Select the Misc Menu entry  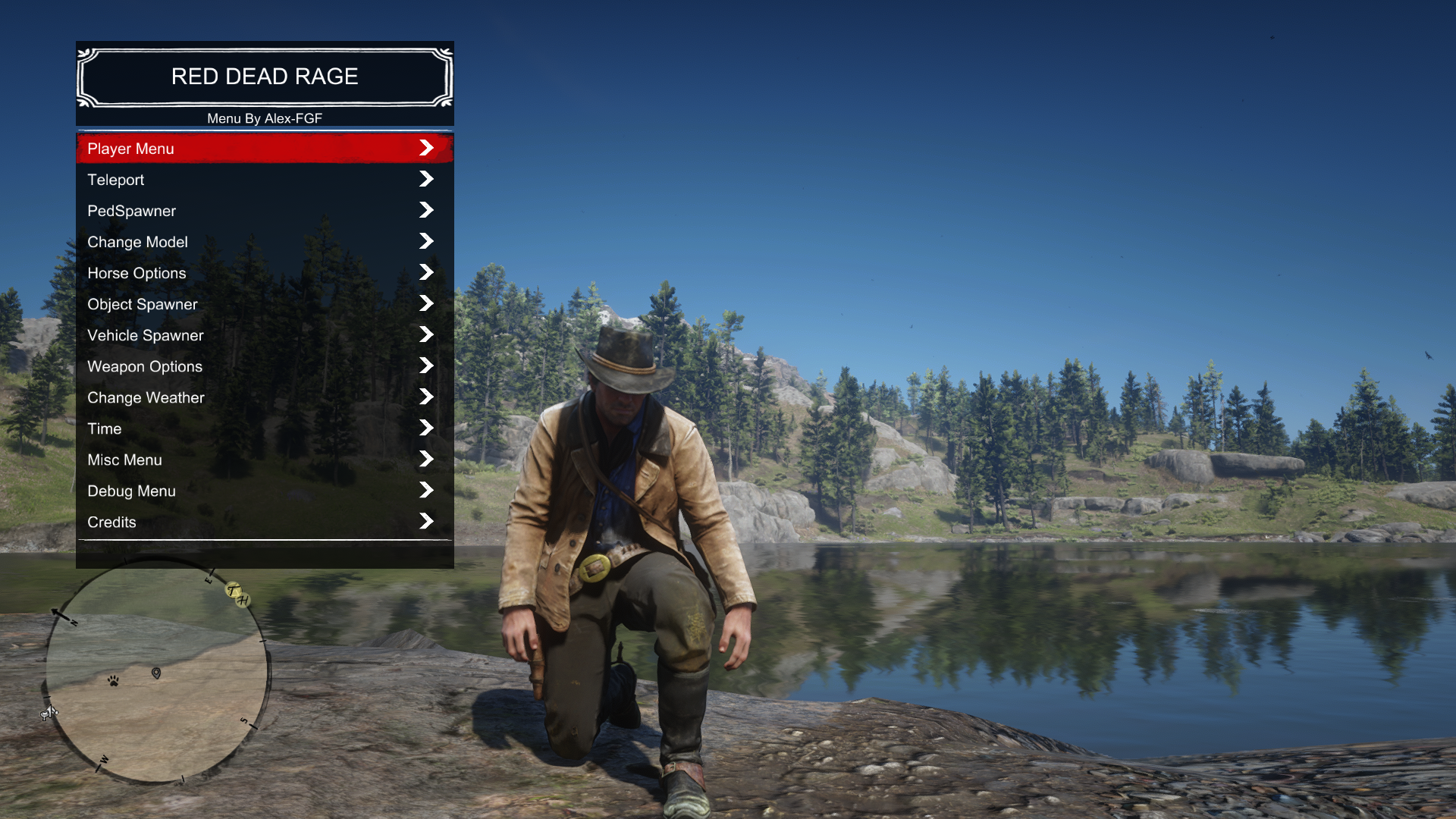(x=264, y=460)
